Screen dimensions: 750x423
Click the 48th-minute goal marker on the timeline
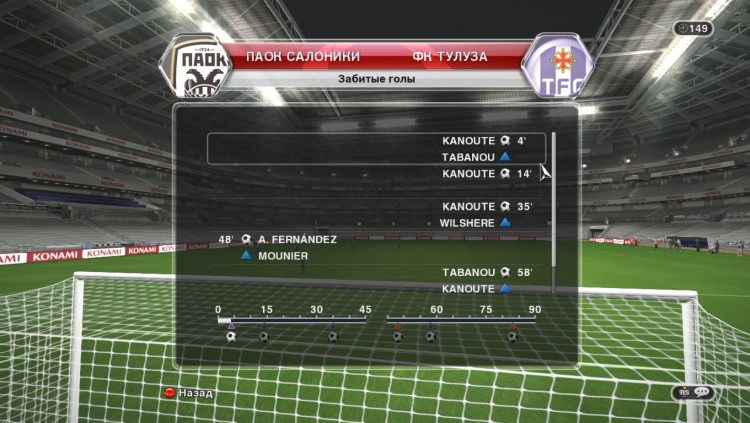point(397,336)
